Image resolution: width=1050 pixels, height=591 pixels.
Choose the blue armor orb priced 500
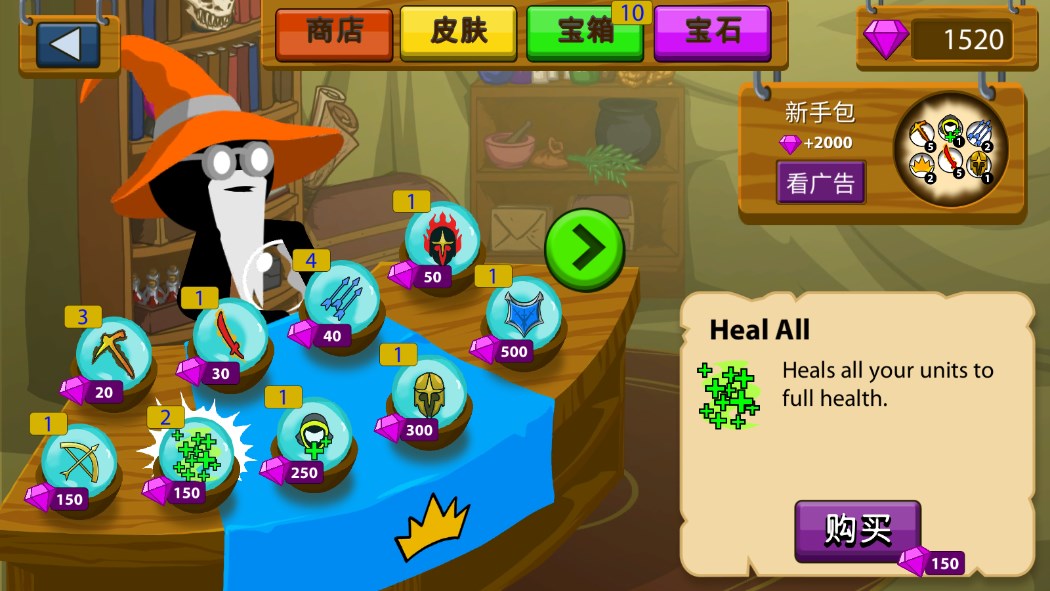tap(522, 315)
